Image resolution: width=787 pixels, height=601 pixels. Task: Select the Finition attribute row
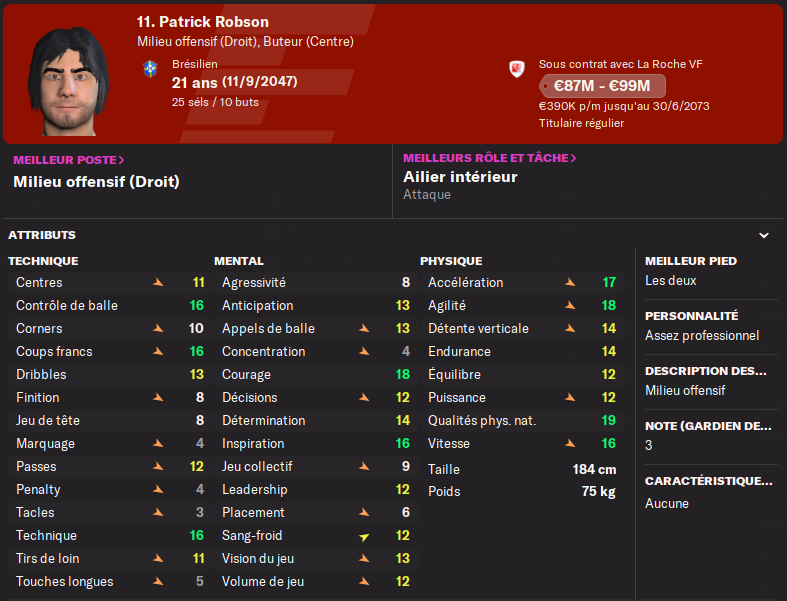(x=110, y=397)
